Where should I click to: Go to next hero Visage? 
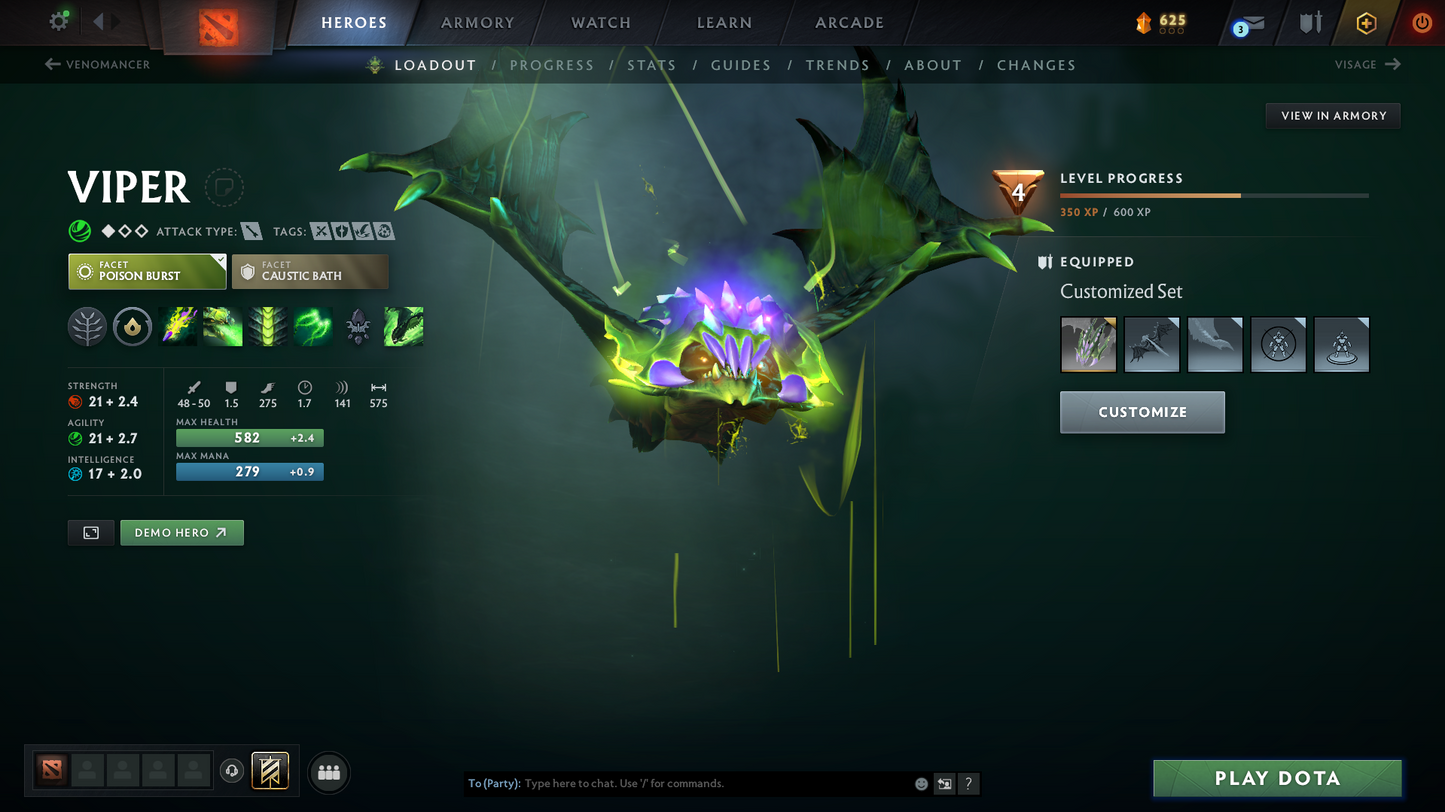(1367, 65)
